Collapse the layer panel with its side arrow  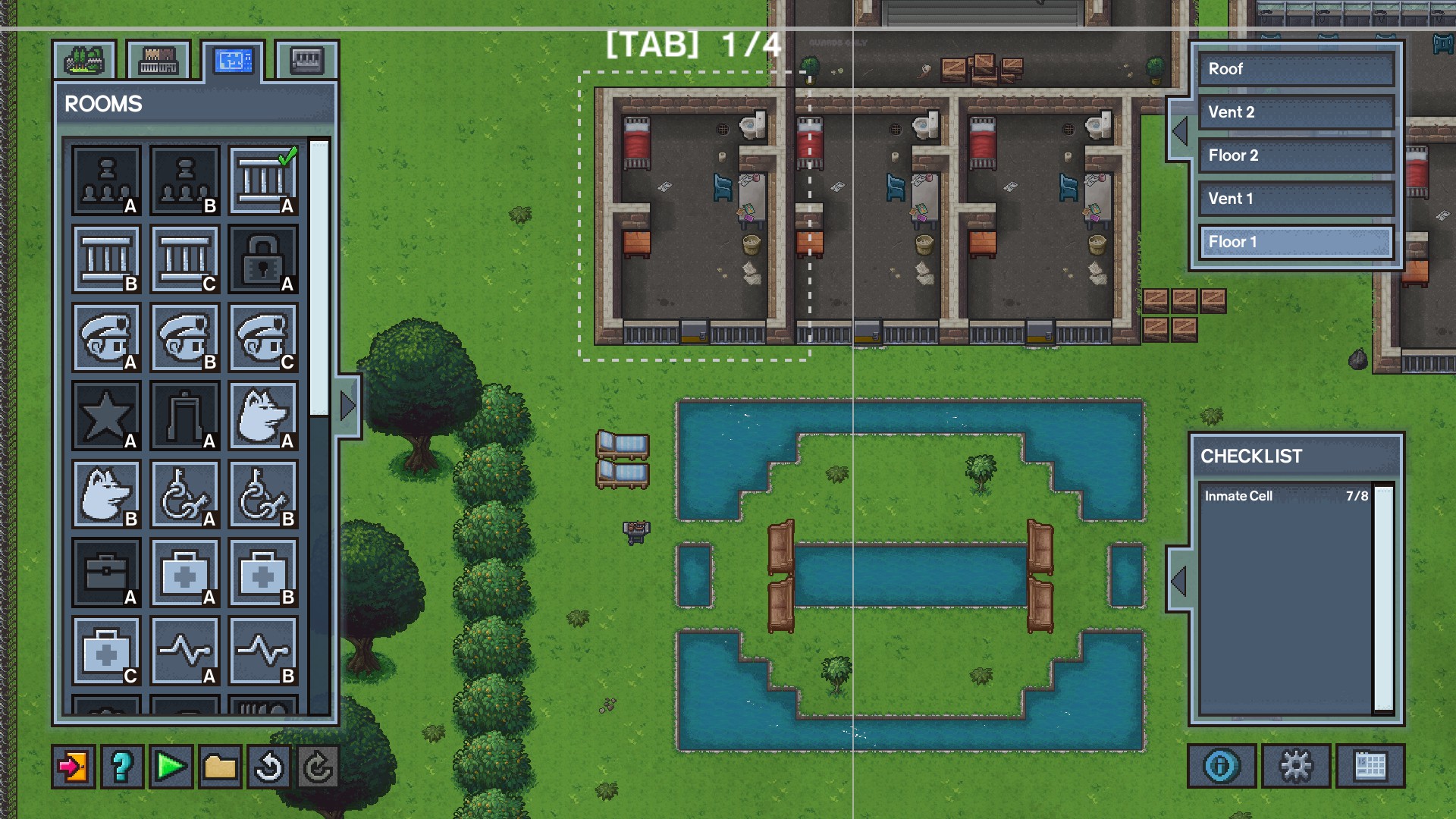coord(1181,130)
